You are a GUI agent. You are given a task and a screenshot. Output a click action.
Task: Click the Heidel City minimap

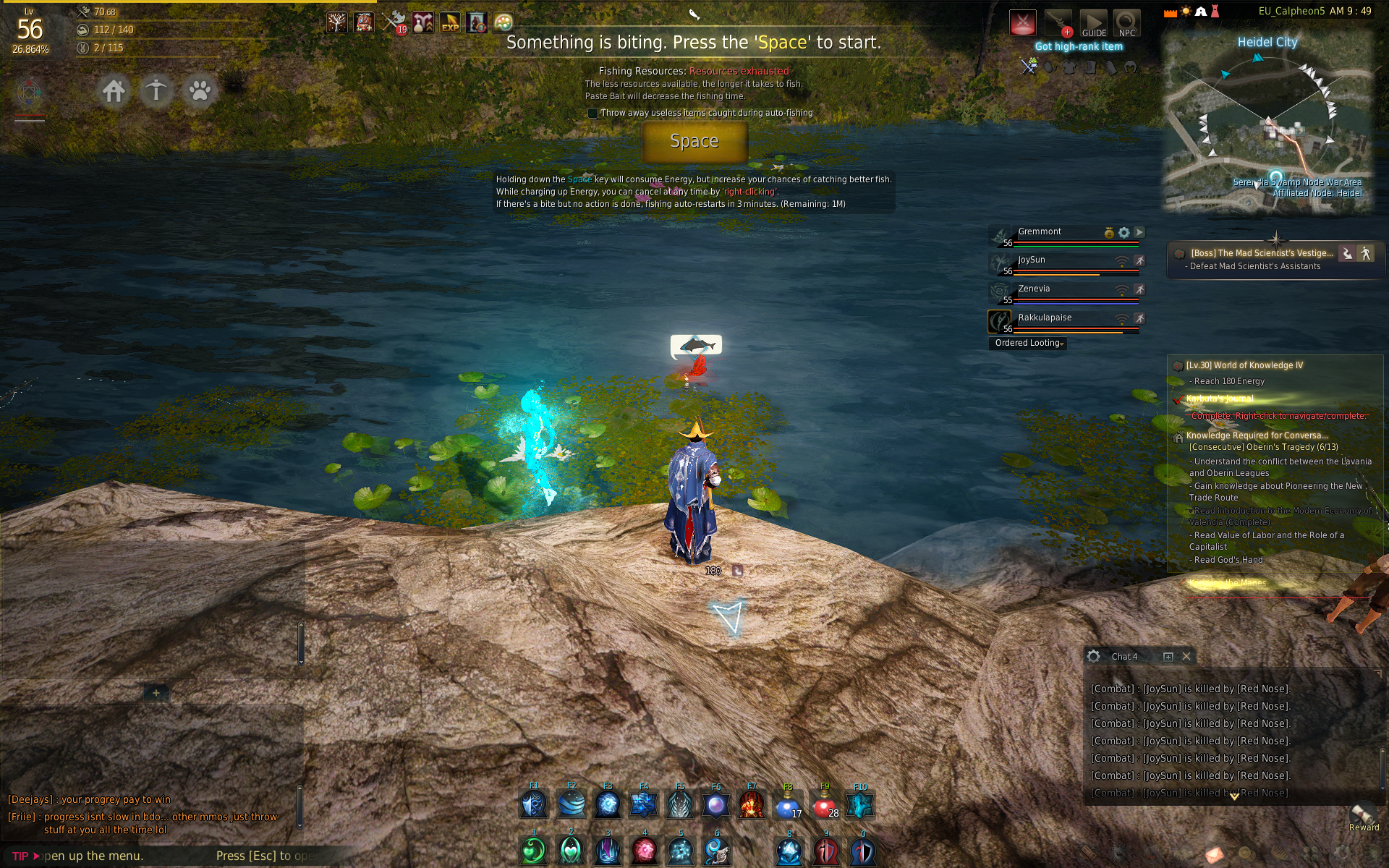[x=1267, y=123]
